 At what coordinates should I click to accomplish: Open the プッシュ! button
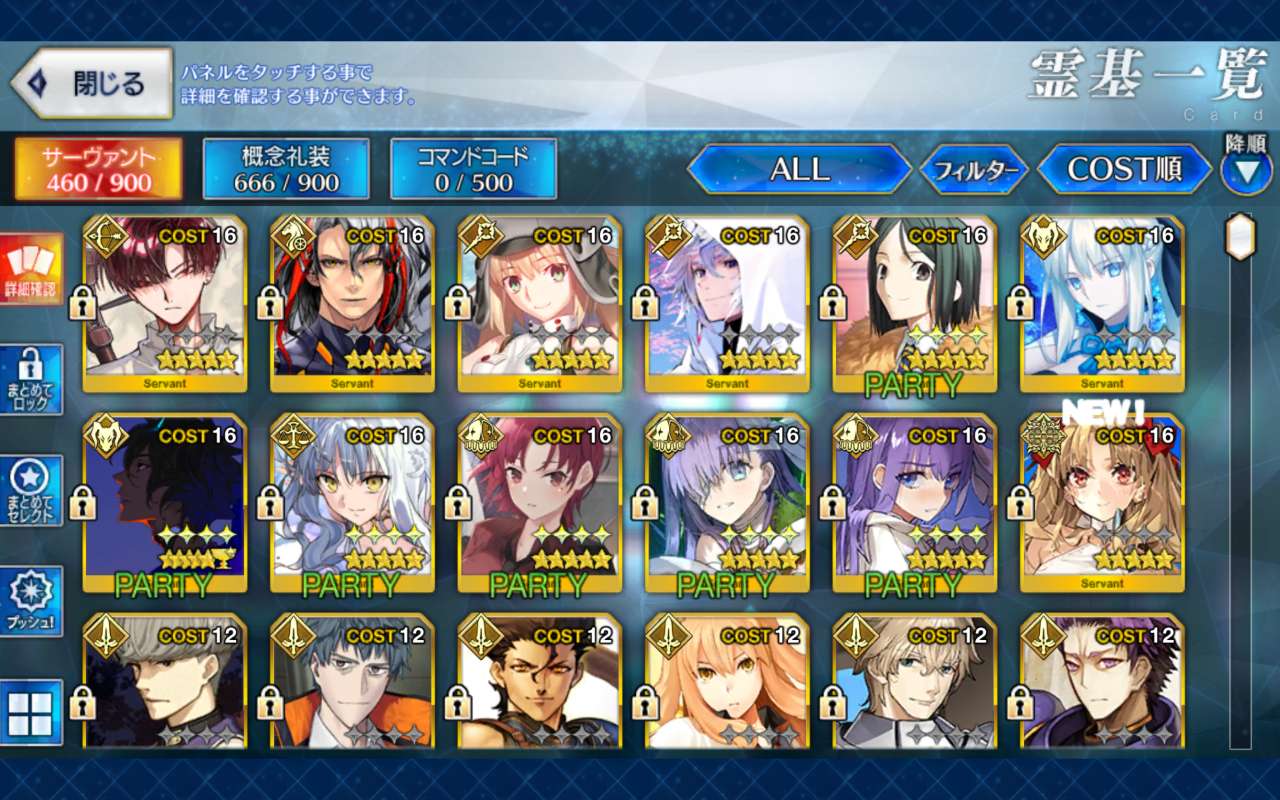click(x=32, y=602)
